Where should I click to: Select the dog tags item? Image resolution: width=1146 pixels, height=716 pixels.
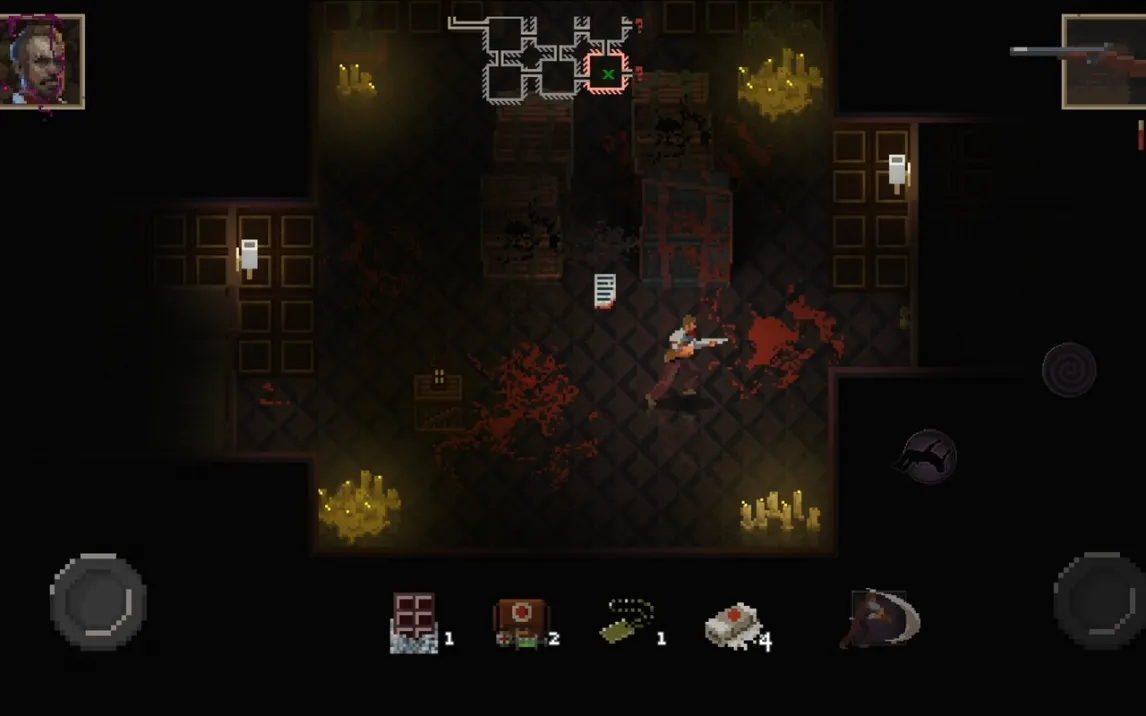(x=628, y=621)
